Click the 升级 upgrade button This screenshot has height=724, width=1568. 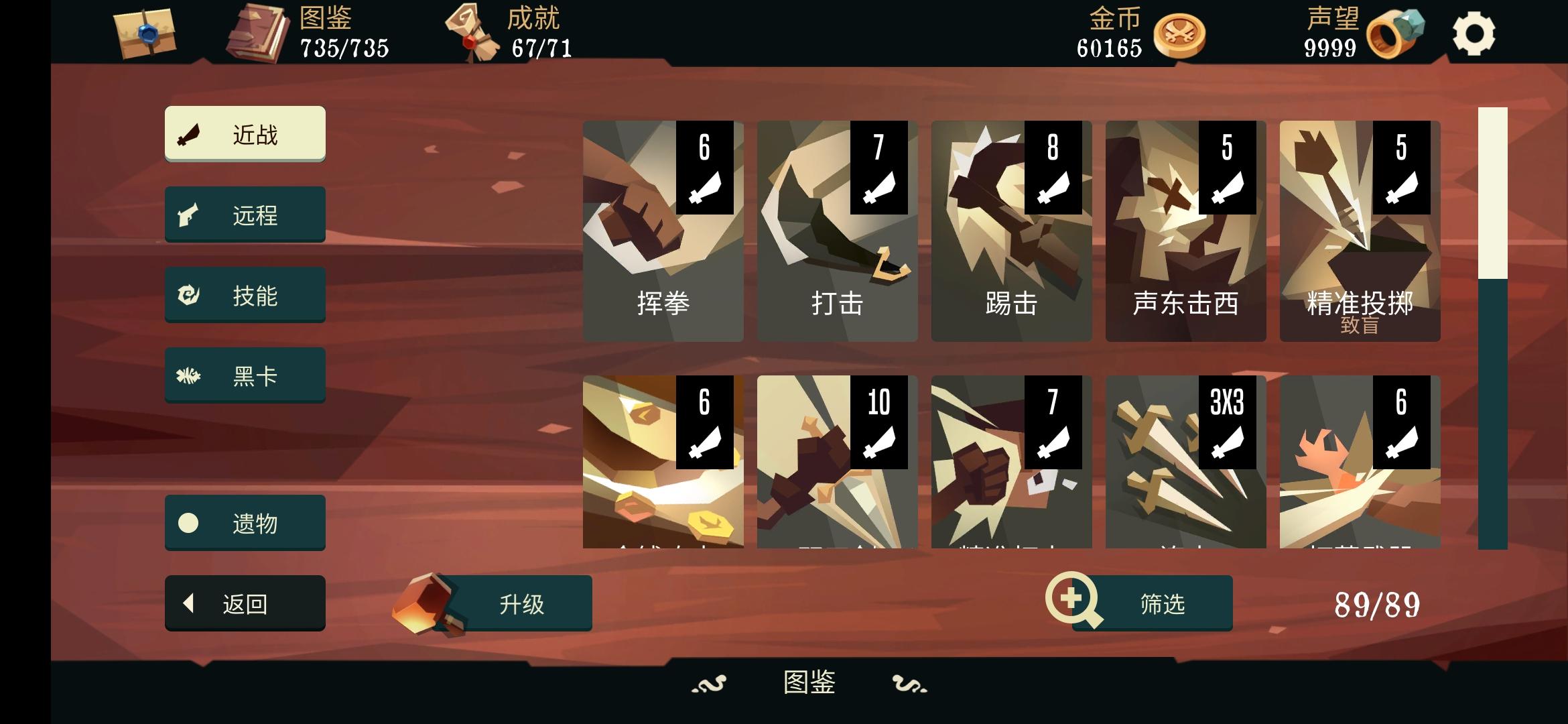521,603
